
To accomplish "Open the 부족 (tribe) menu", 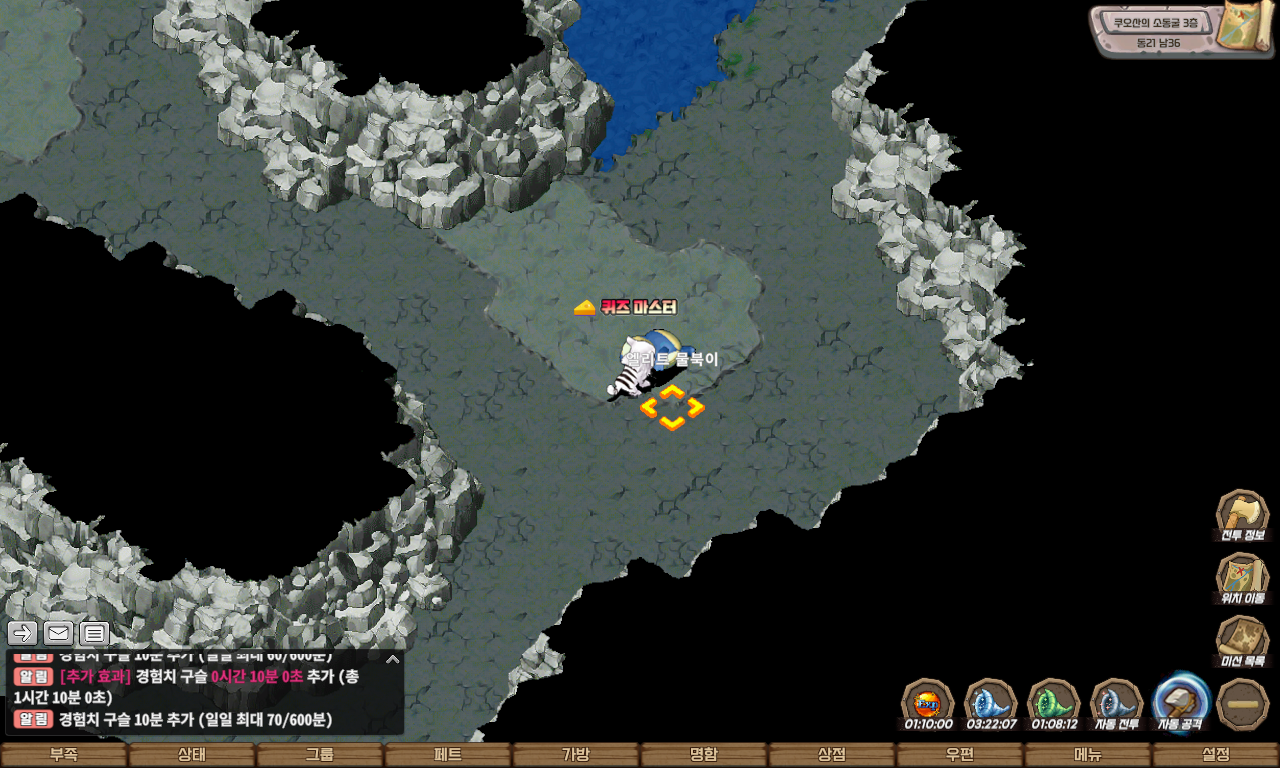I will [64, 755].
